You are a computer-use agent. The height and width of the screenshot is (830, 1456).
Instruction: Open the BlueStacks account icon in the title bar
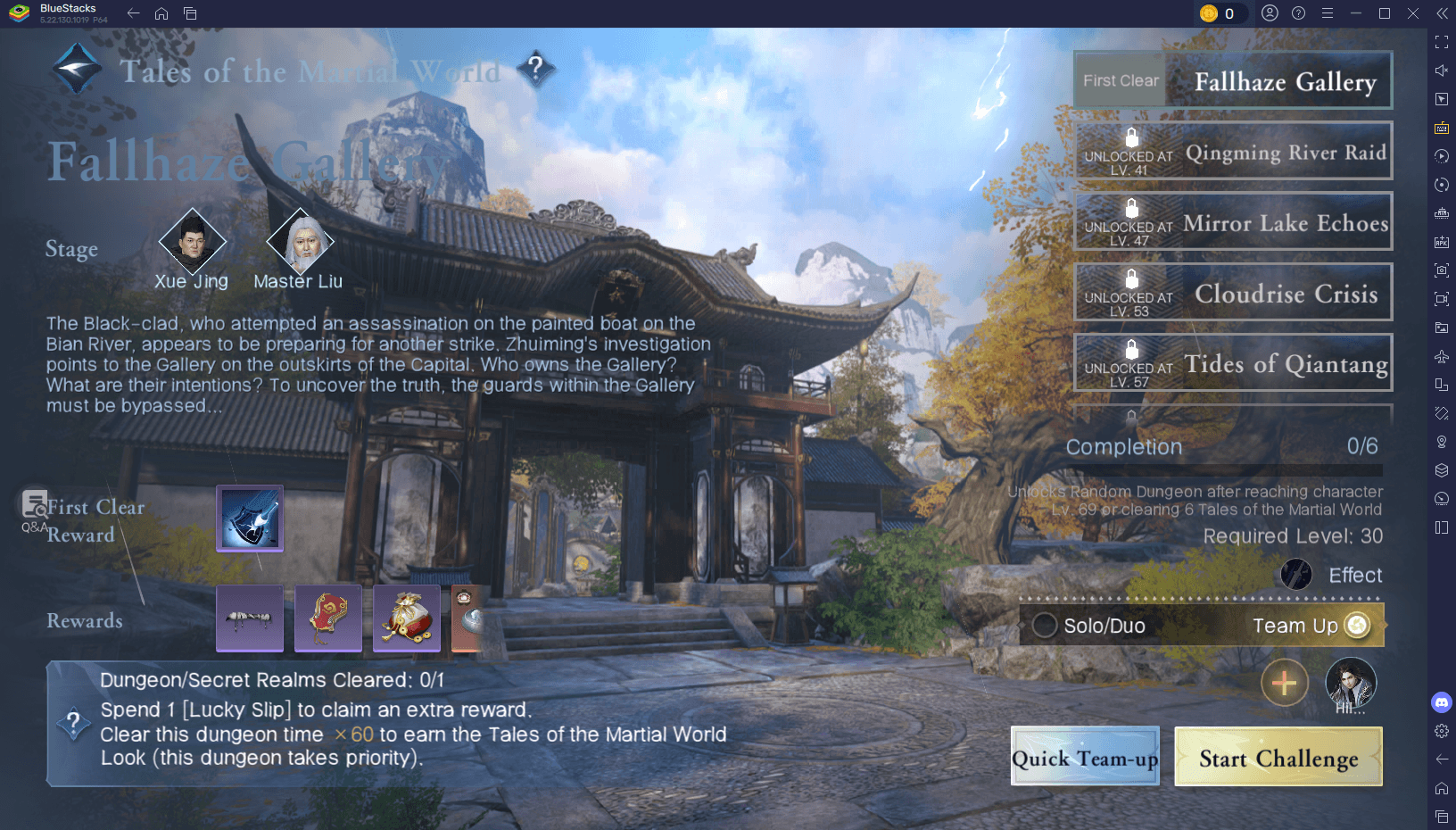[1270, 13]
